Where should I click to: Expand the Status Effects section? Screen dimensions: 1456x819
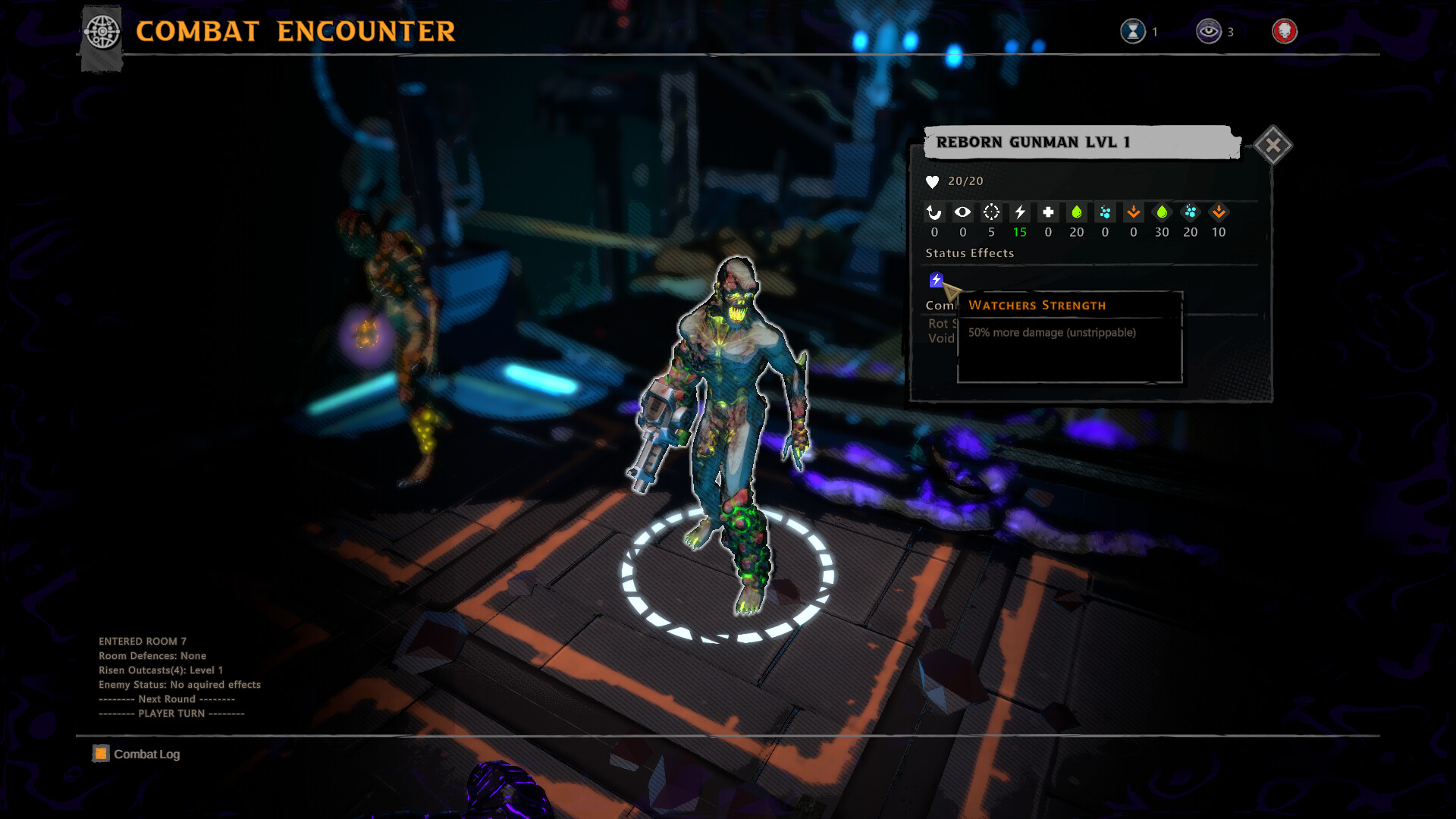[969, 253]
